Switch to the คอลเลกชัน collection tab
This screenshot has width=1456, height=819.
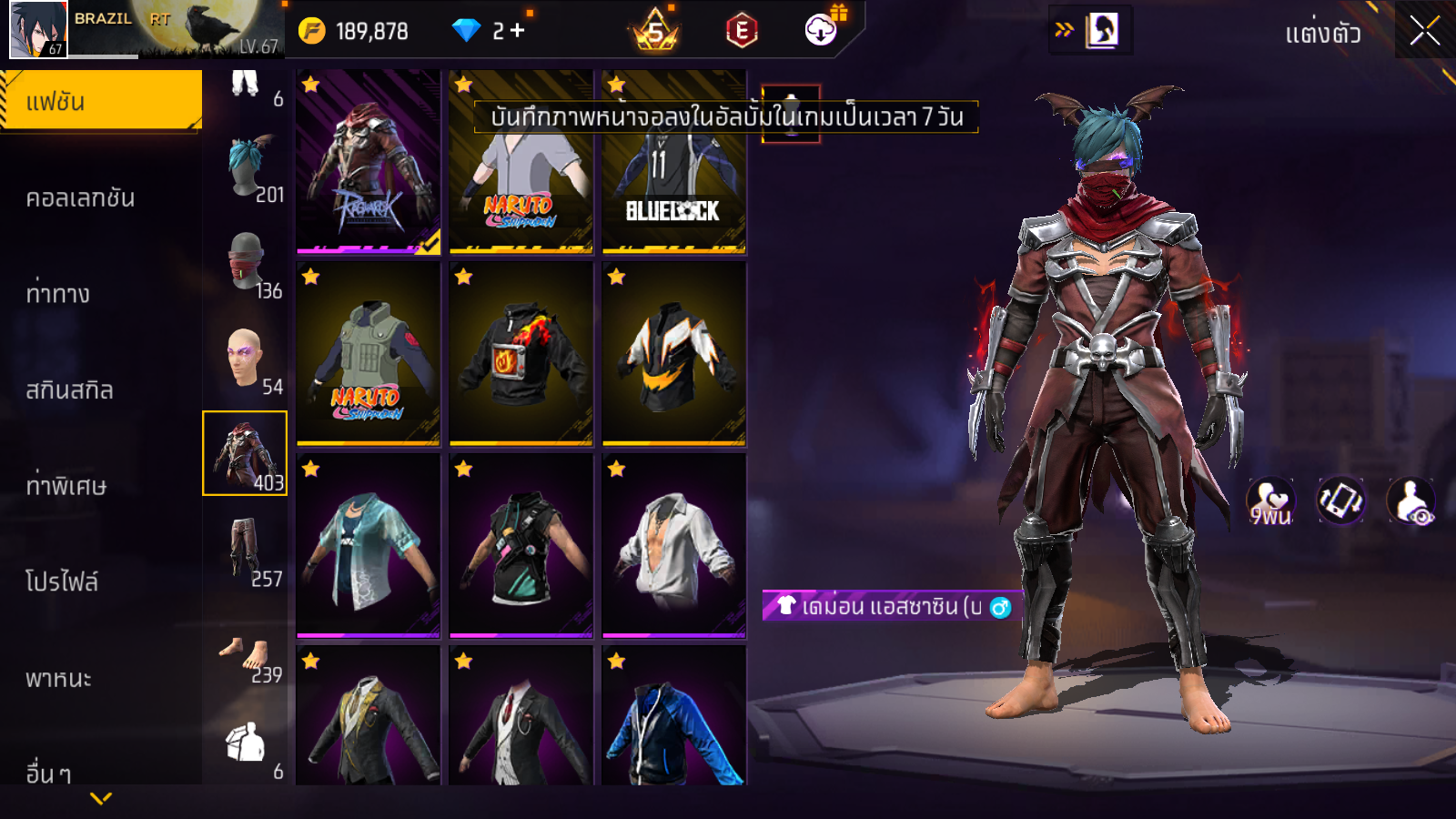click(80, 198)
